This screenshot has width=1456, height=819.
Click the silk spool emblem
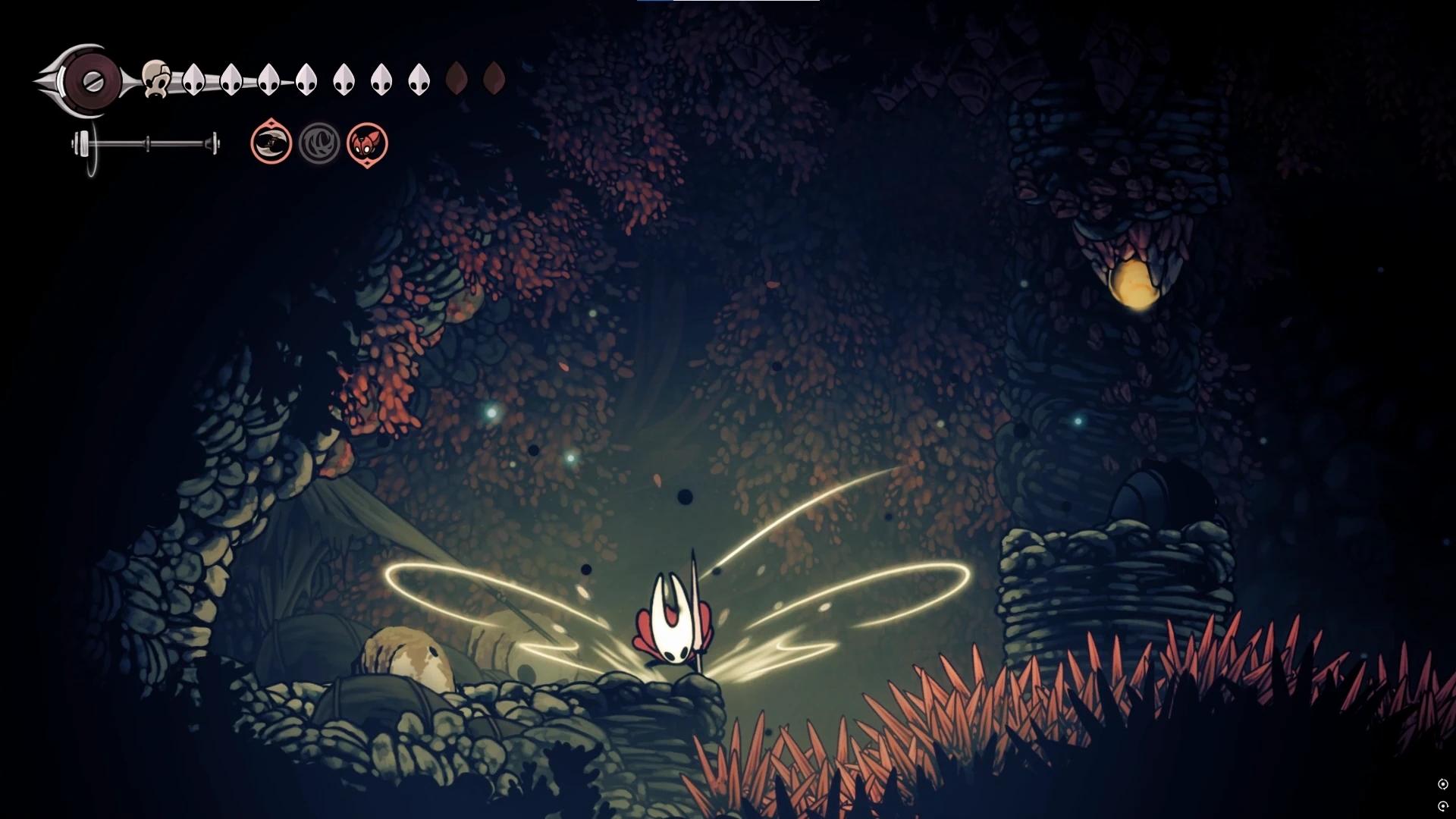[91, 81]
